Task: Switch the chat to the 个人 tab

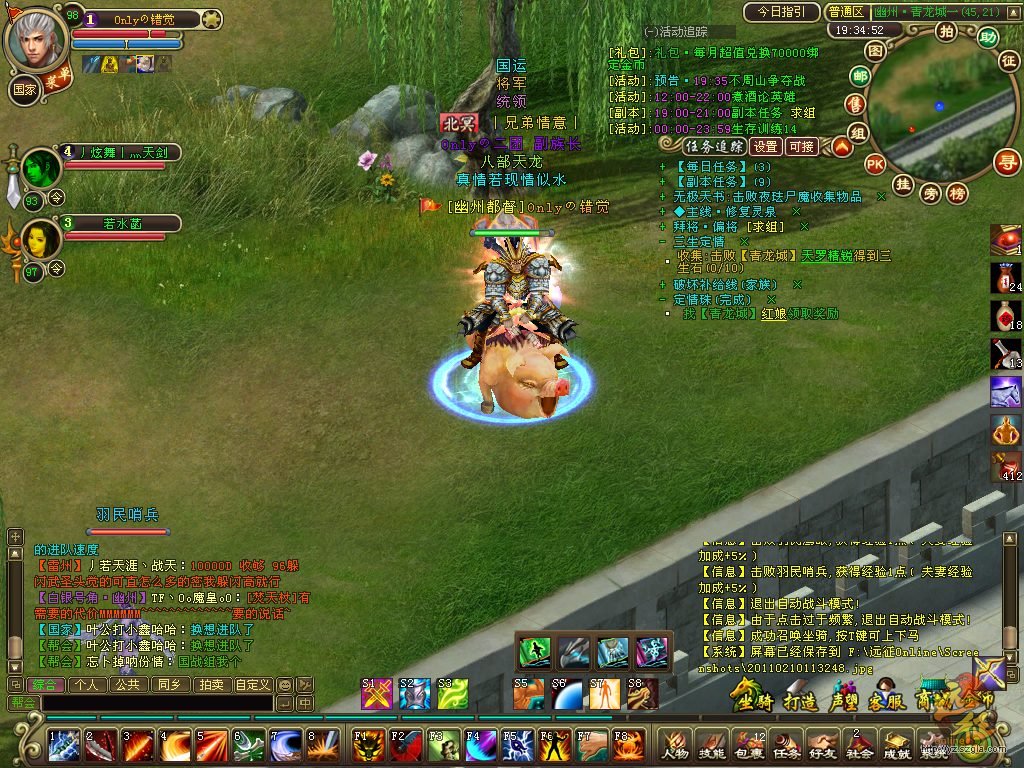Action: coord(87,685)
